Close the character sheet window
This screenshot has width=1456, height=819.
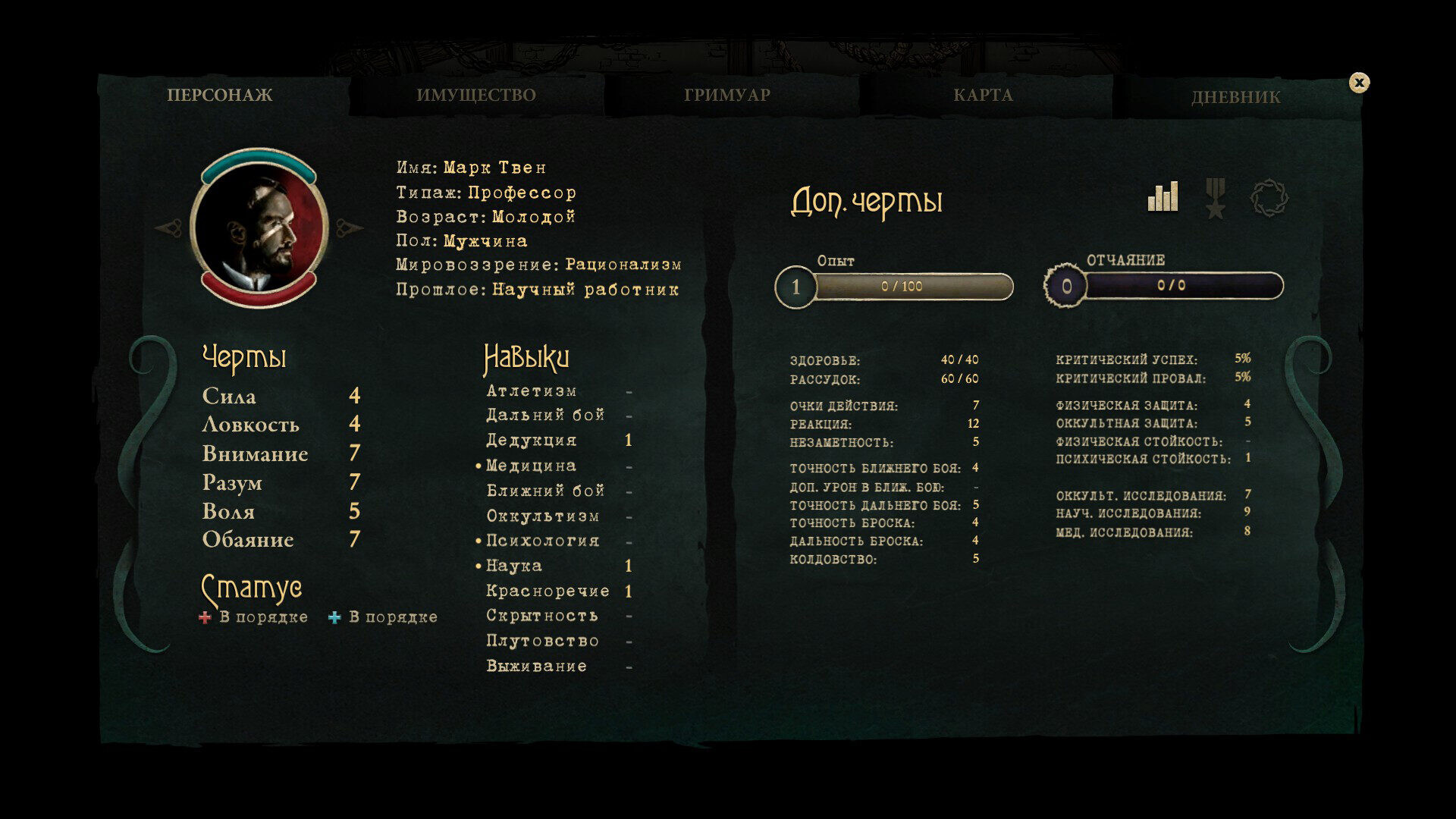click(1359, 83)
